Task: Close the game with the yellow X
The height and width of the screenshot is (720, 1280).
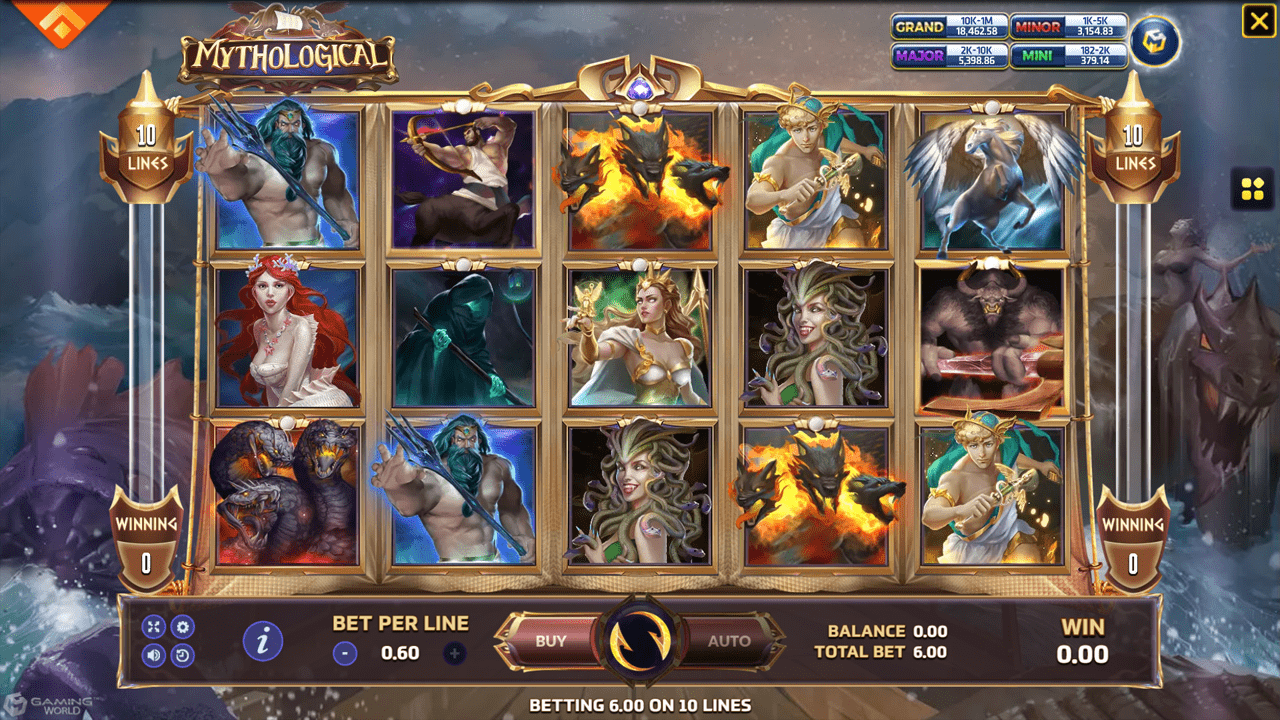Action: tap(1258, 21)
